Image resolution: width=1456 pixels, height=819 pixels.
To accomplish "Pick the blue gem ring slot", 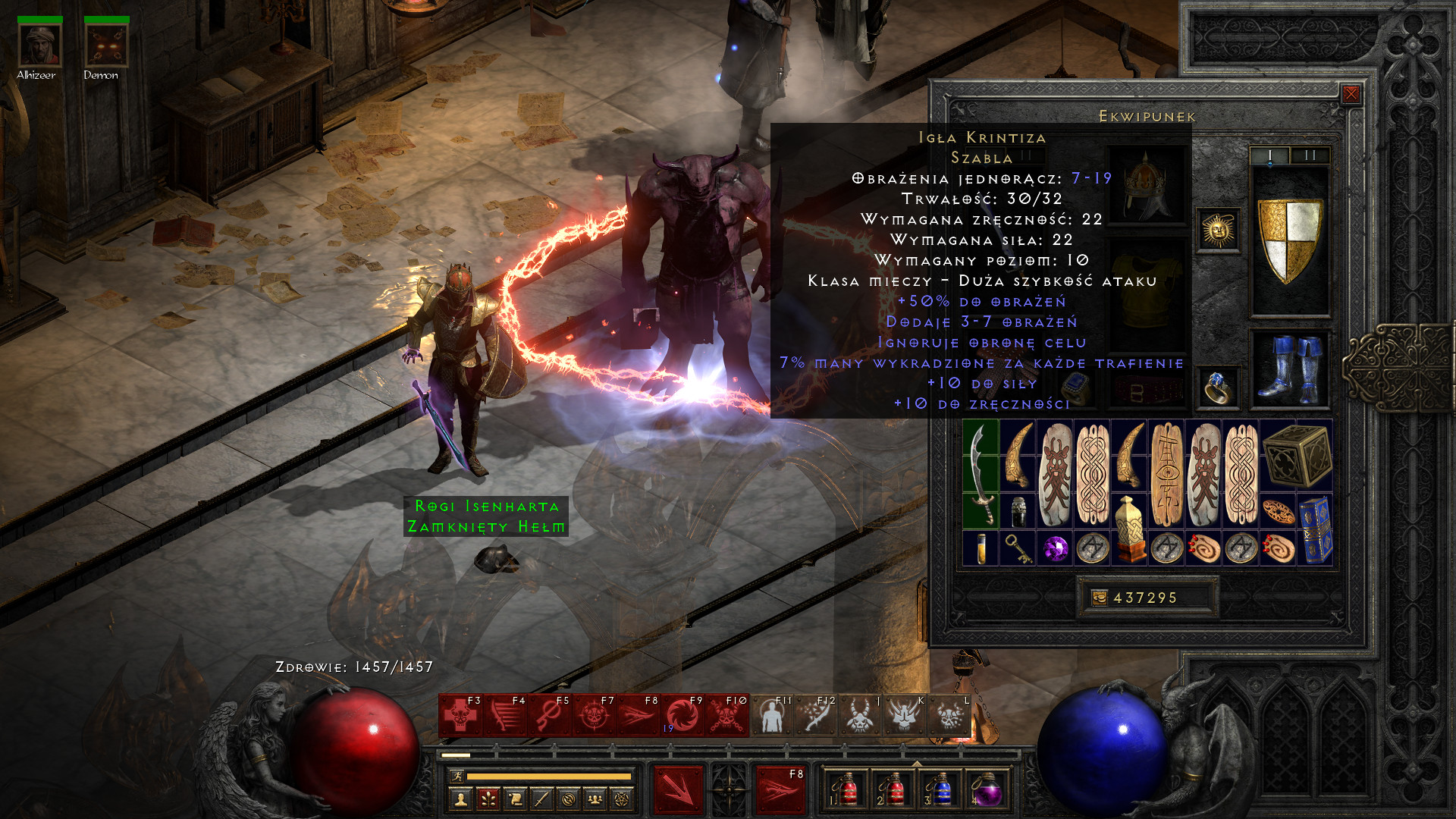I will click(x=1218, y=388).
